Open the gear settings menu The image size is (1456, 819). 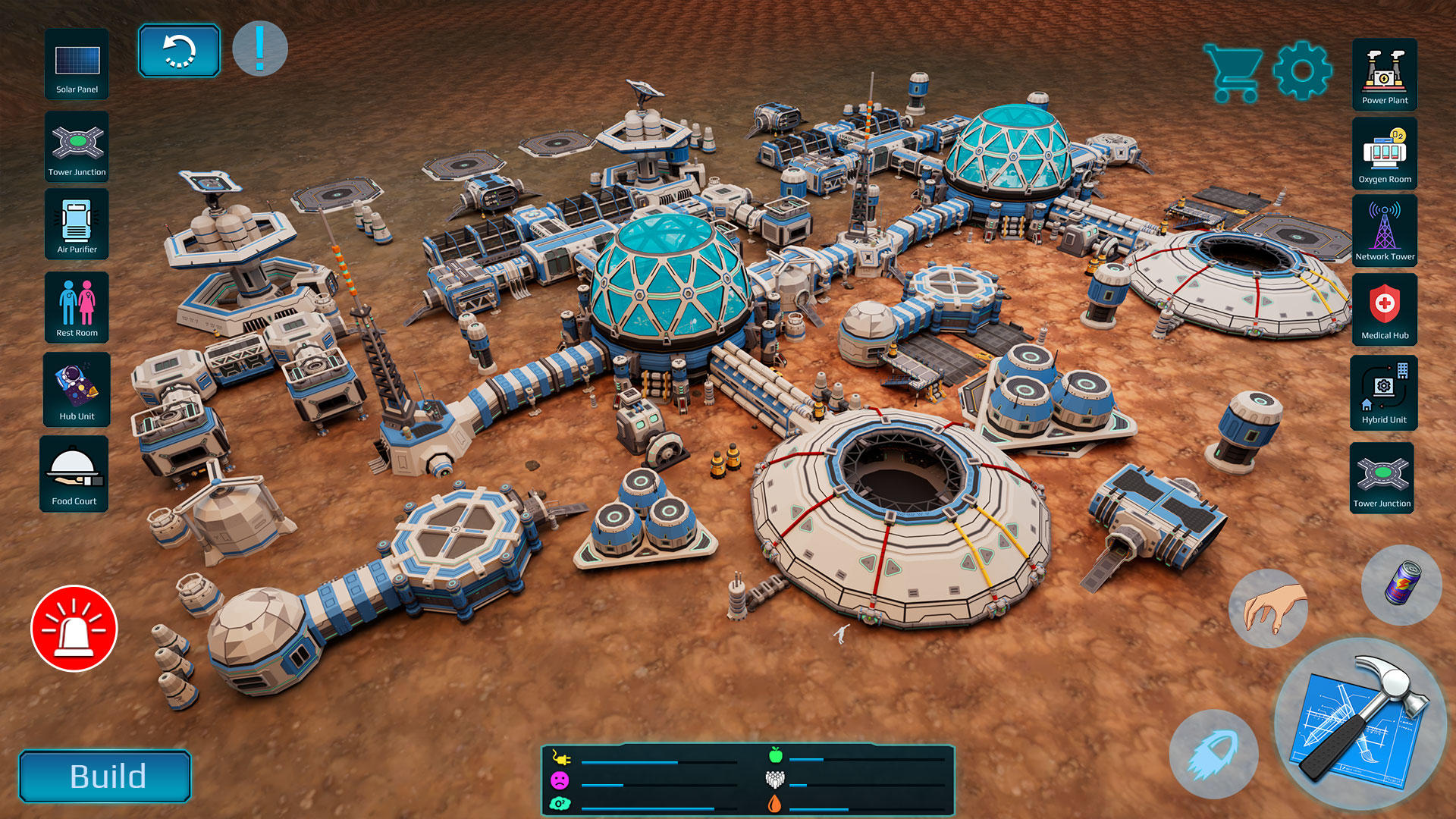click(x=1302, y=71)
